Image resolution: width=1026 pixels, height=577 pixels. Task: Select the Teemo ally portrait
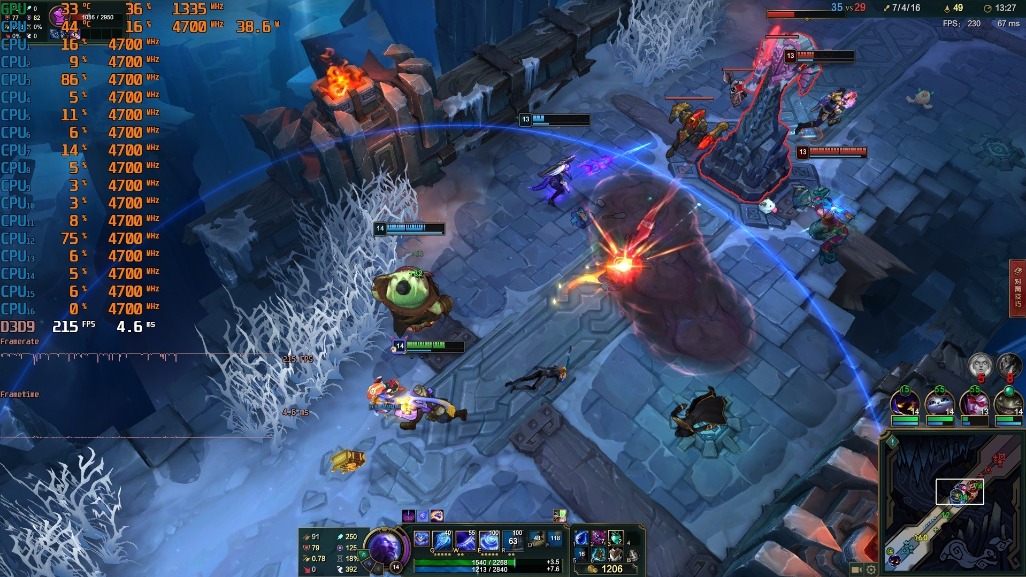click(x=906, y=404)
